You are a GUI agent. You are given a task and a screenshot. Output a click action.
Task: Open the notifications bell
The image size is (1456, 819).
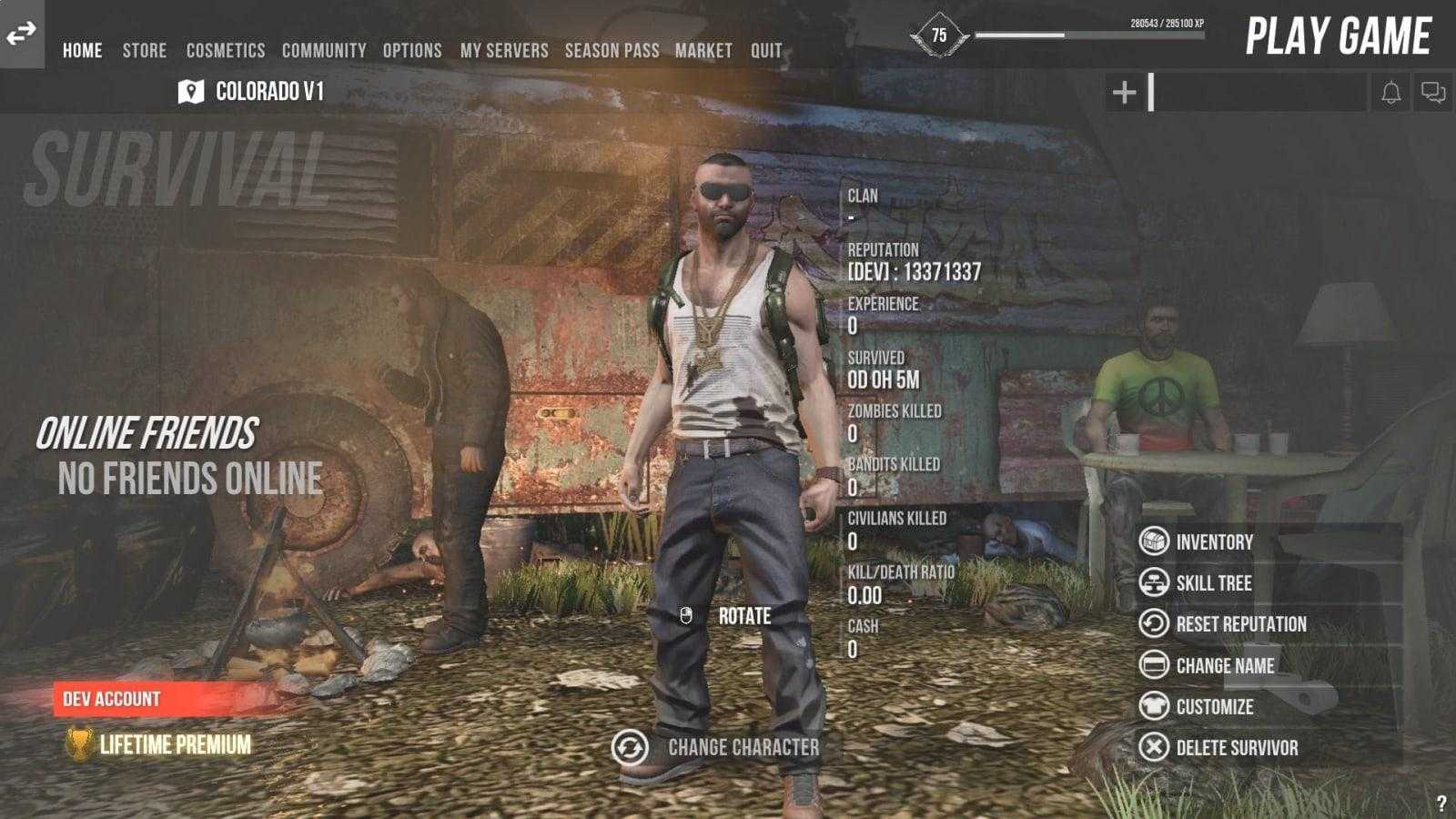(1390, 93)
